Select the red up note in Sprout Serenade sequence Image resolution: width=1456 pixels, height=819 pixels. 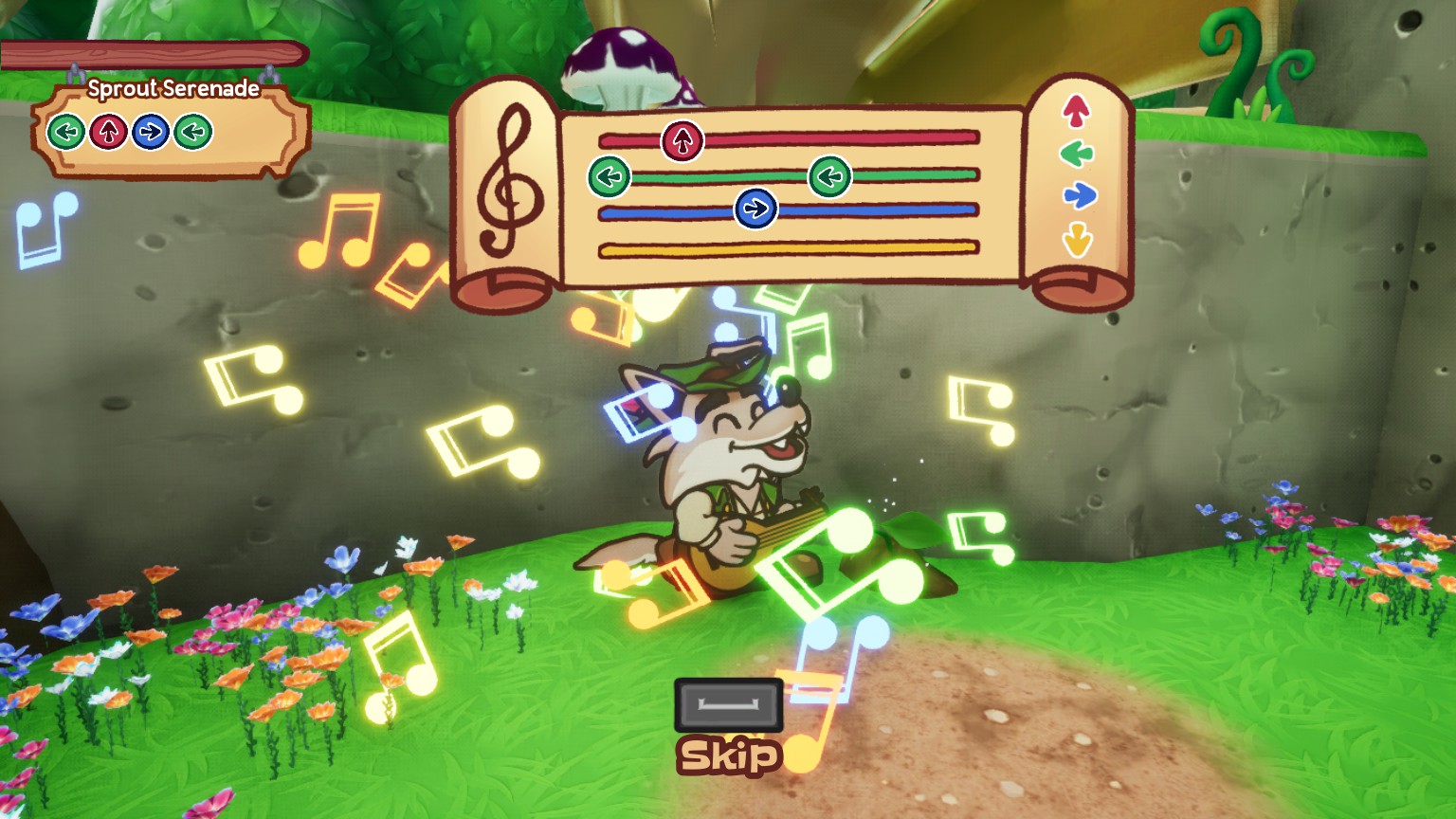click(x=109, y=132)
